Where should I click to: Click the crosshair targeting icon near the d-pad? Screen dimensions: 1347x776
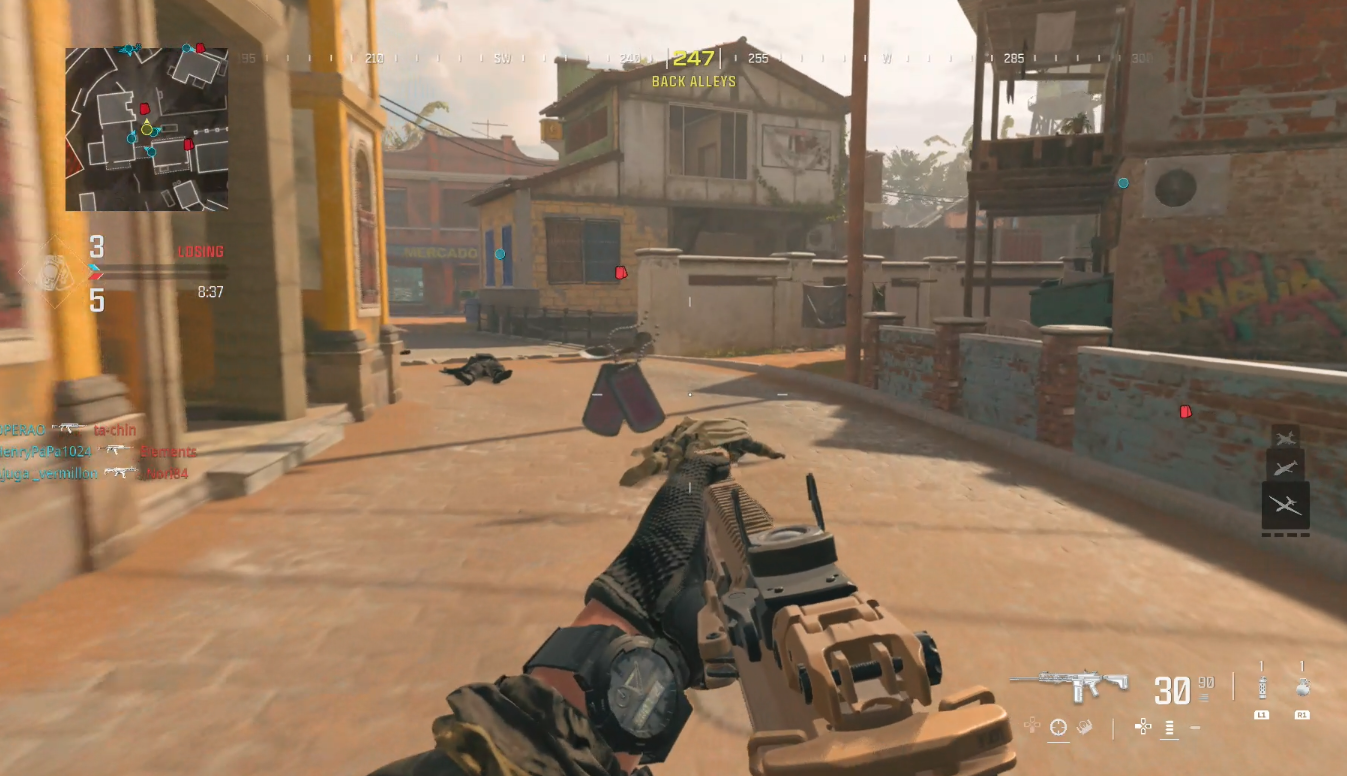click(1057, 726)
